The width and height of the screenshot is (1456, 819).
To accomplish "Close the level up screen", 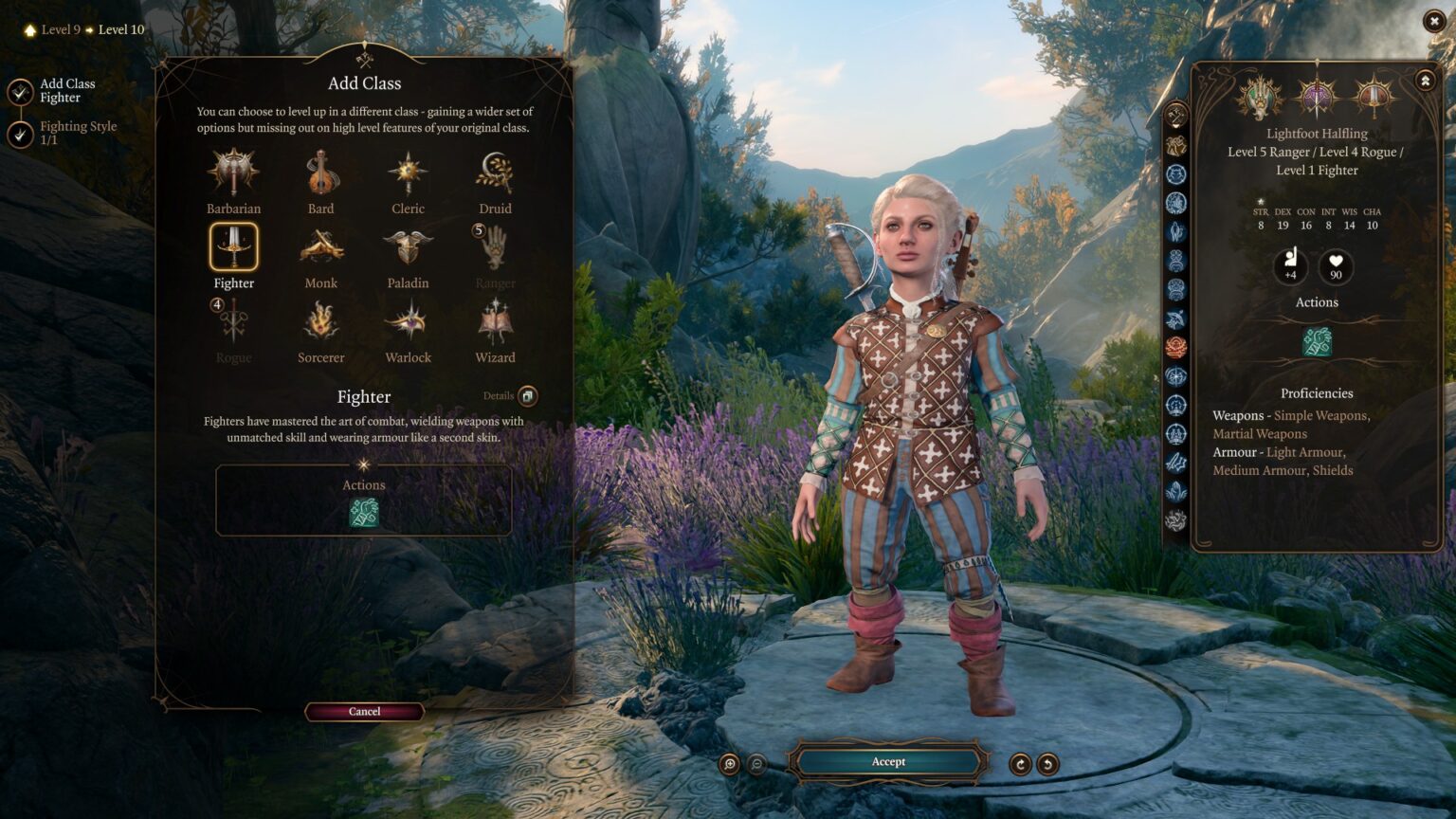I will click(x=1433, y=21).
